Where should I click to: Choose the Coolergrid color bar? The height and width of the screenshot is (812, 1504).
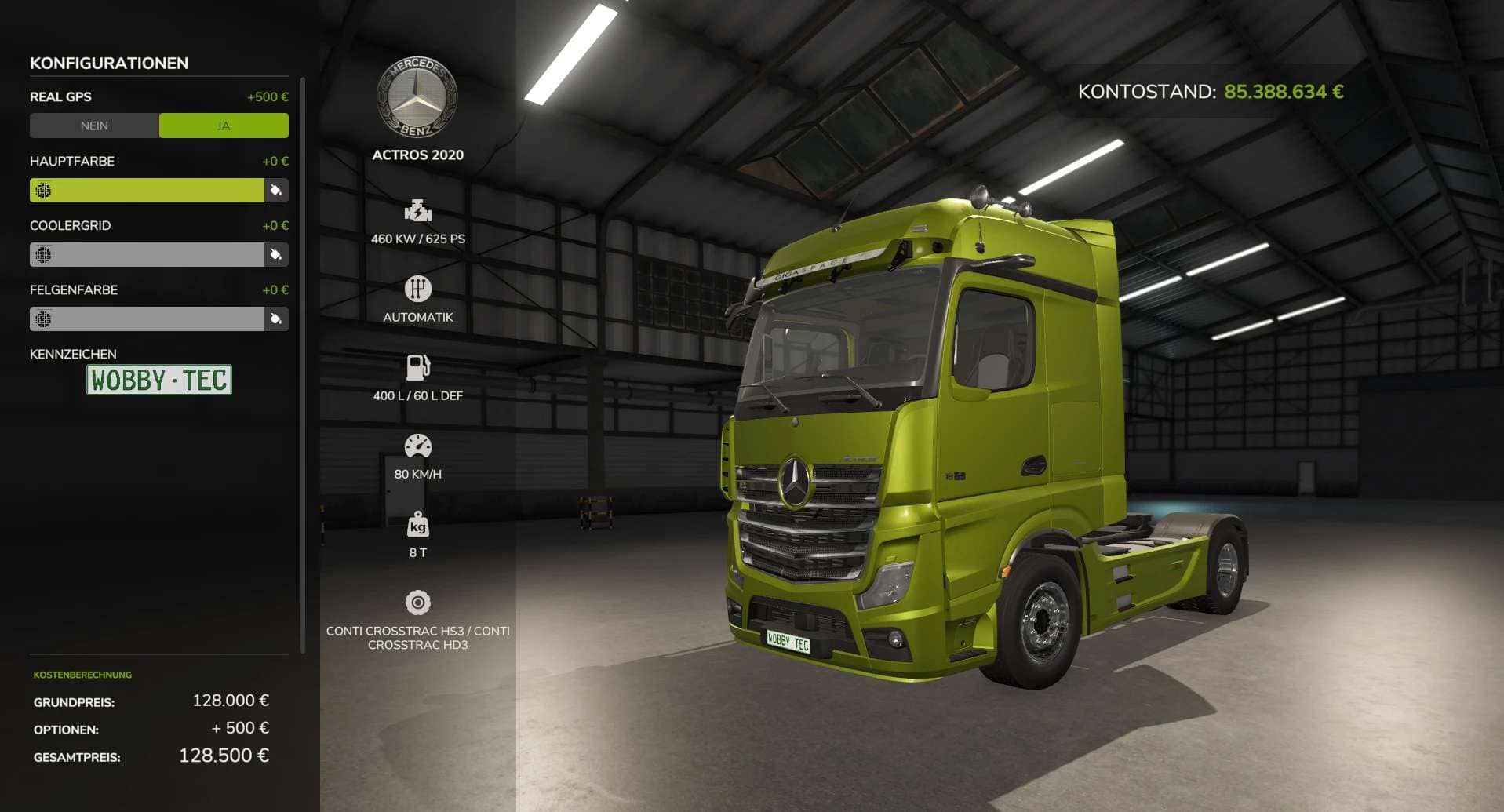147,254
